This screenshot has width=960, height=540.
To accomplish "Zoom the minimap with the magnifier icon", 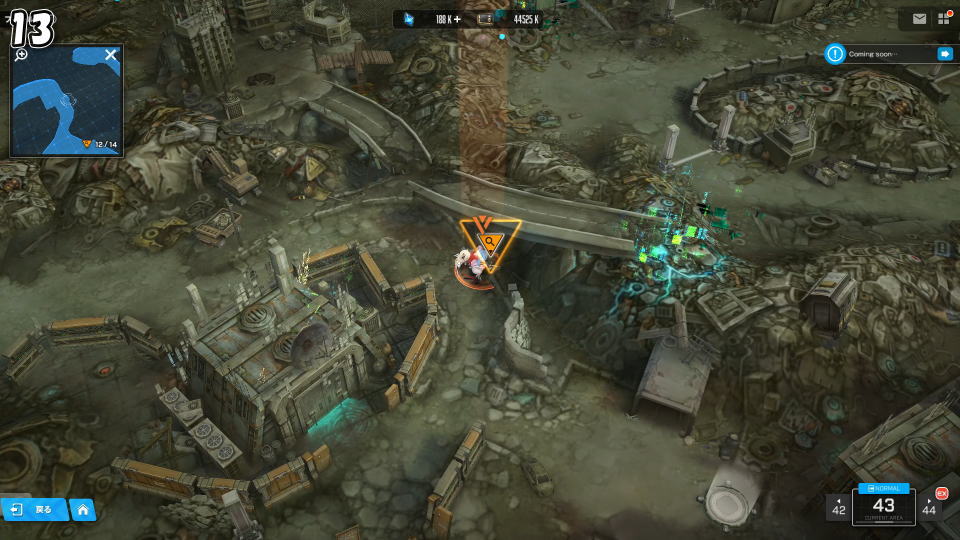I will (x=22, y=55).
